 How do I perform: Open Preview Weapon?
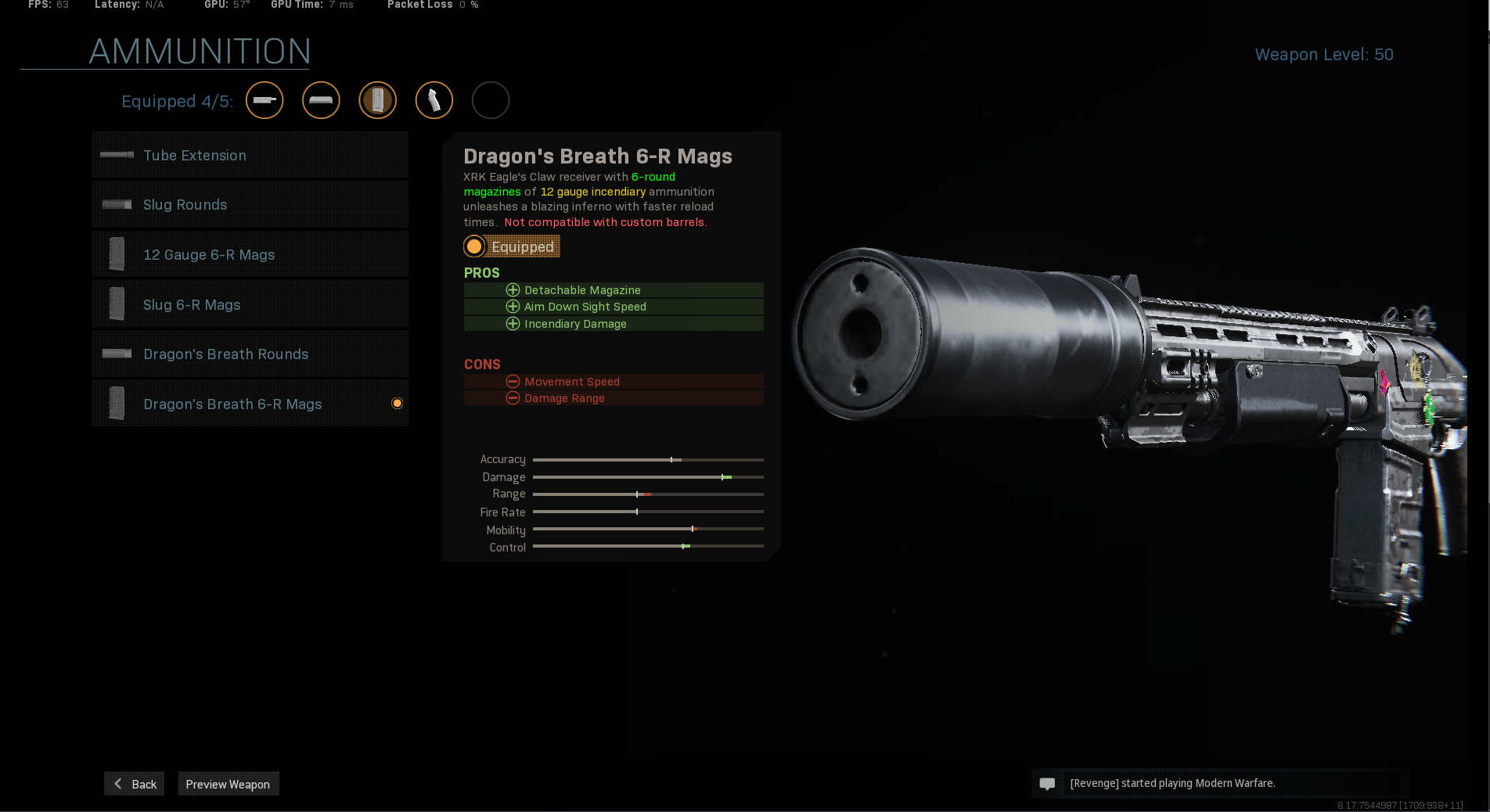pos(228,784)
